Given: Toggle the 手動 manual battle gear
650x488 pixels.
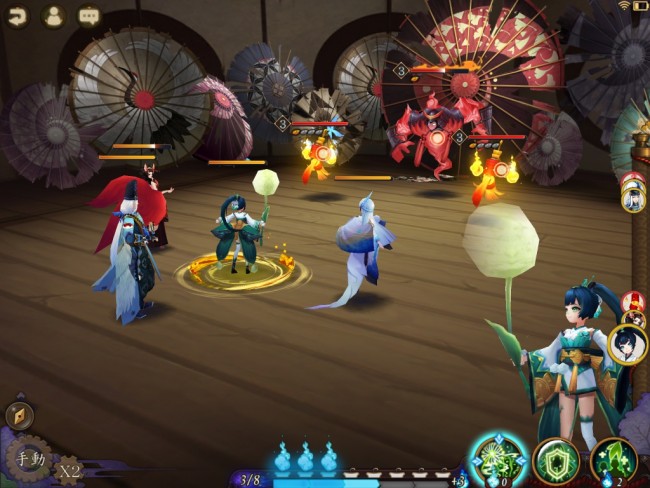Looking at the screenshot, I should (28, 460).
